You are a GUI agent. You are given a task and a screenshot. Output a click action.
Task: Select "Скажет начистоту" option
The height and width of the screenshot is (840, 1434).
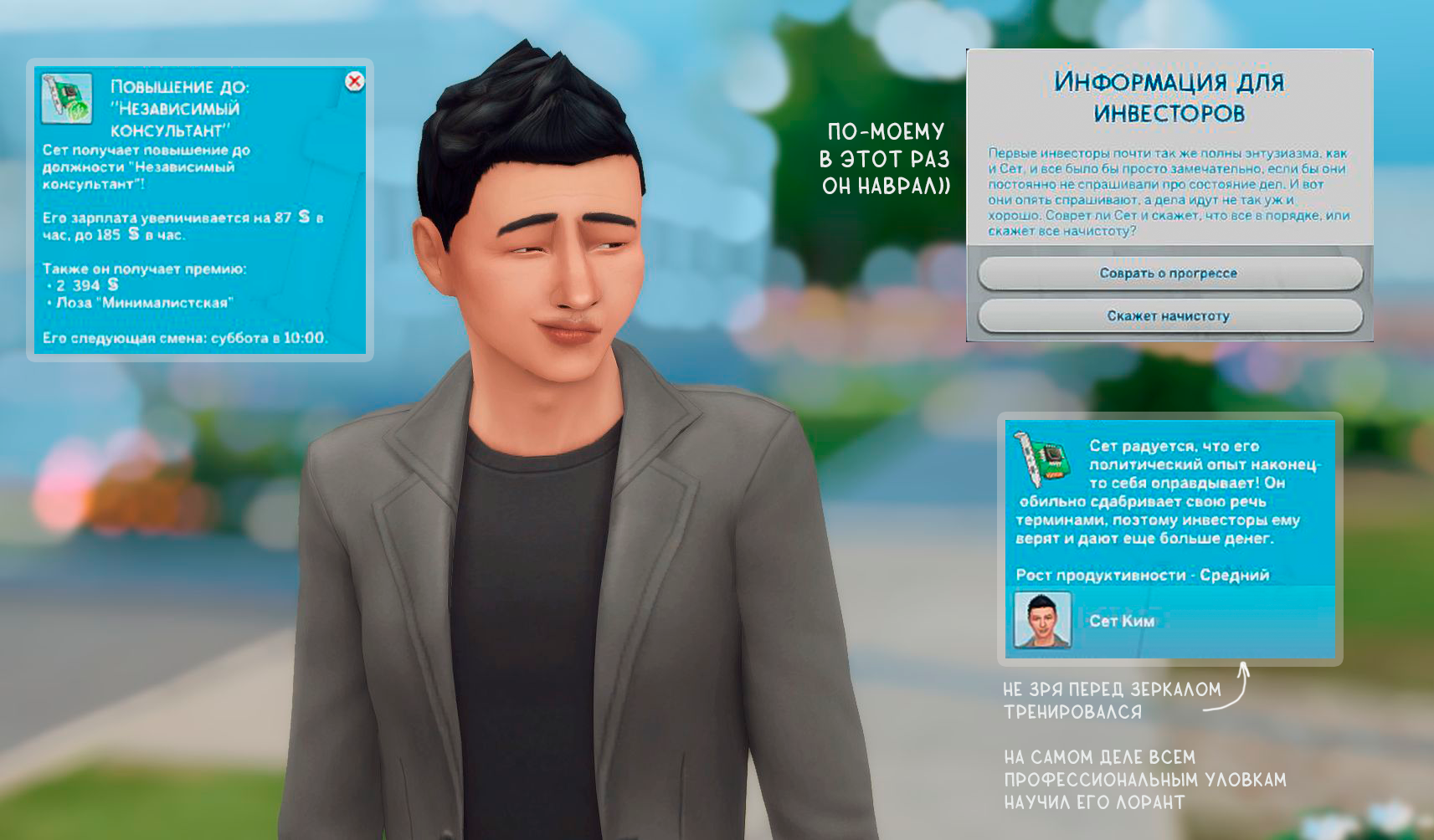point(1169,316)
